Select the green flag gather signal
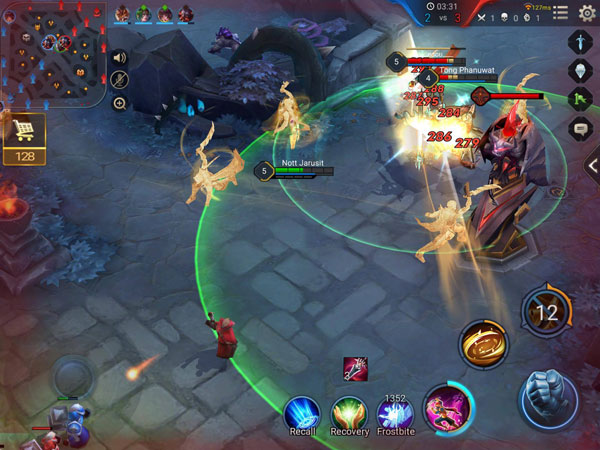 pos(582,100)
